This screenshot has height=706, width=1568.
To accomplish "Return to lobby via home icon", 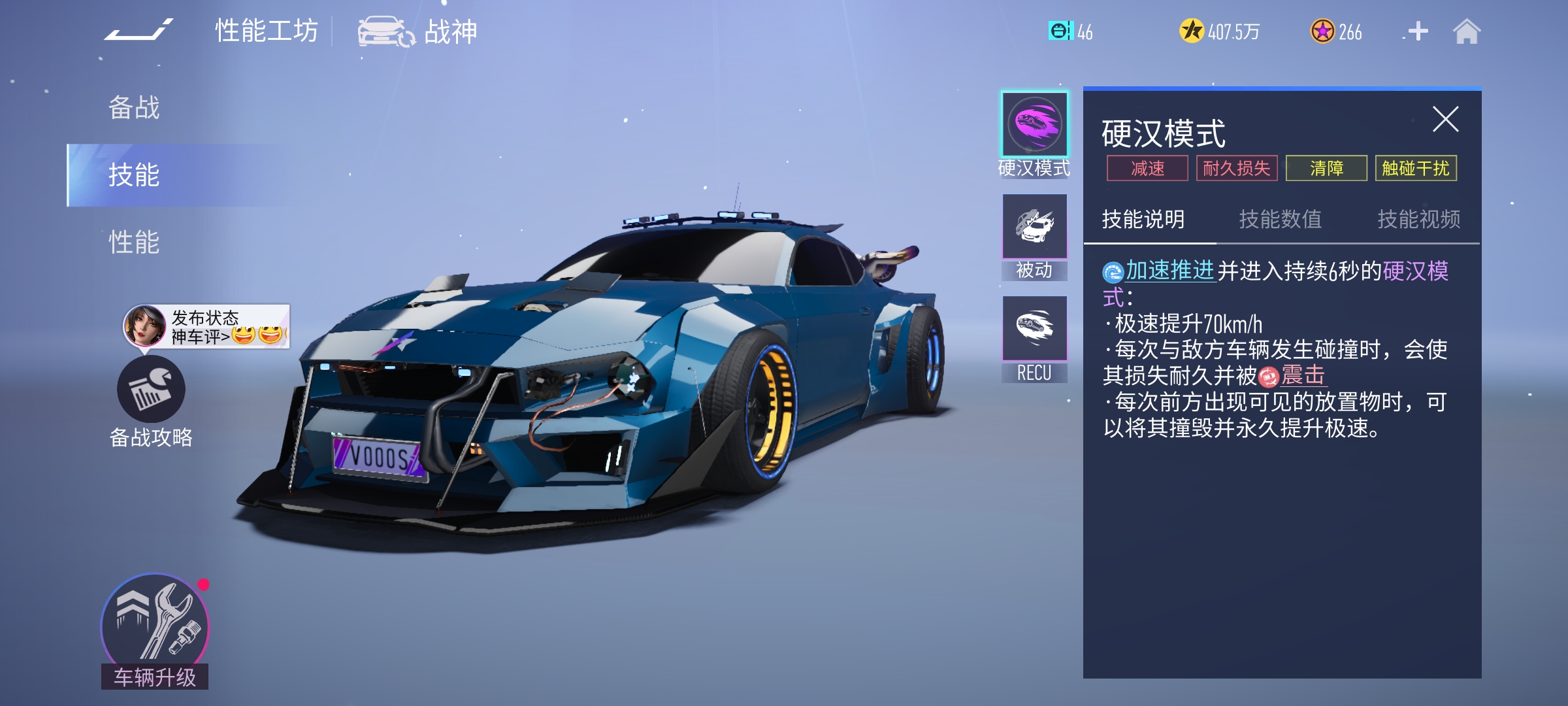I will 1467,31.
